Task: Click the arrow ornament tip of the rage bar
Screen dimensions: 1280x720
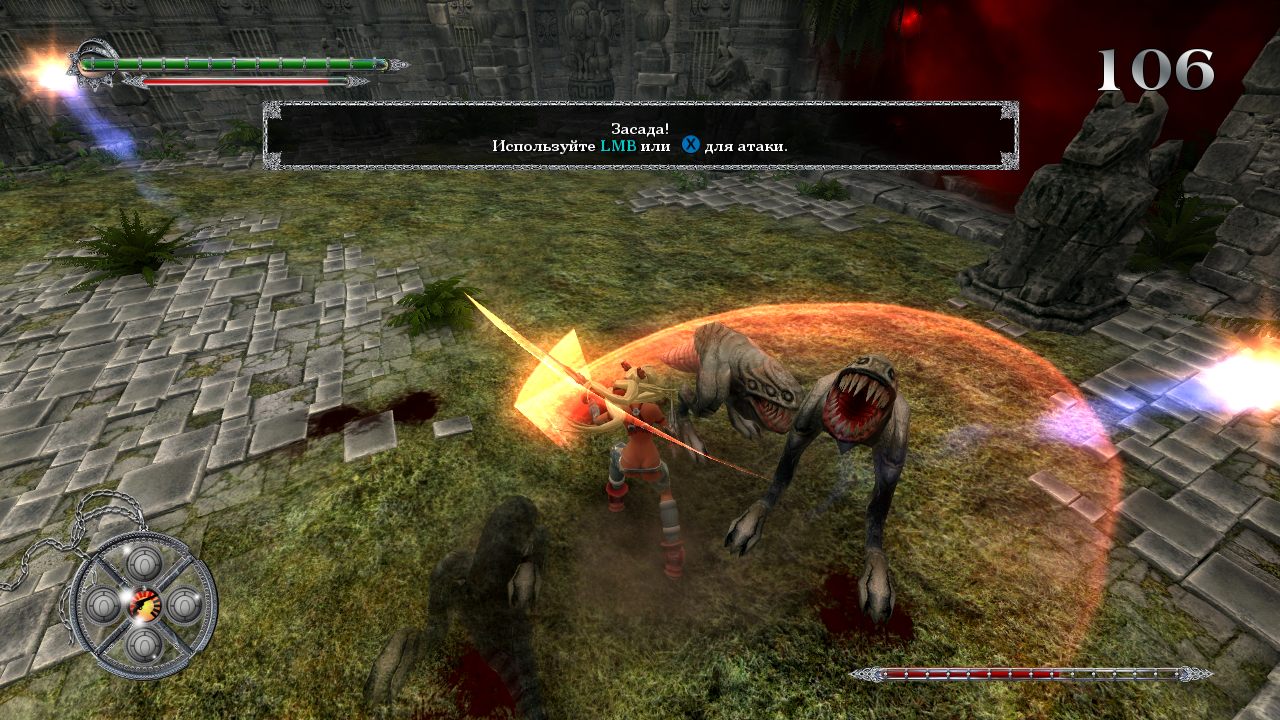Action: coord(358,80)
